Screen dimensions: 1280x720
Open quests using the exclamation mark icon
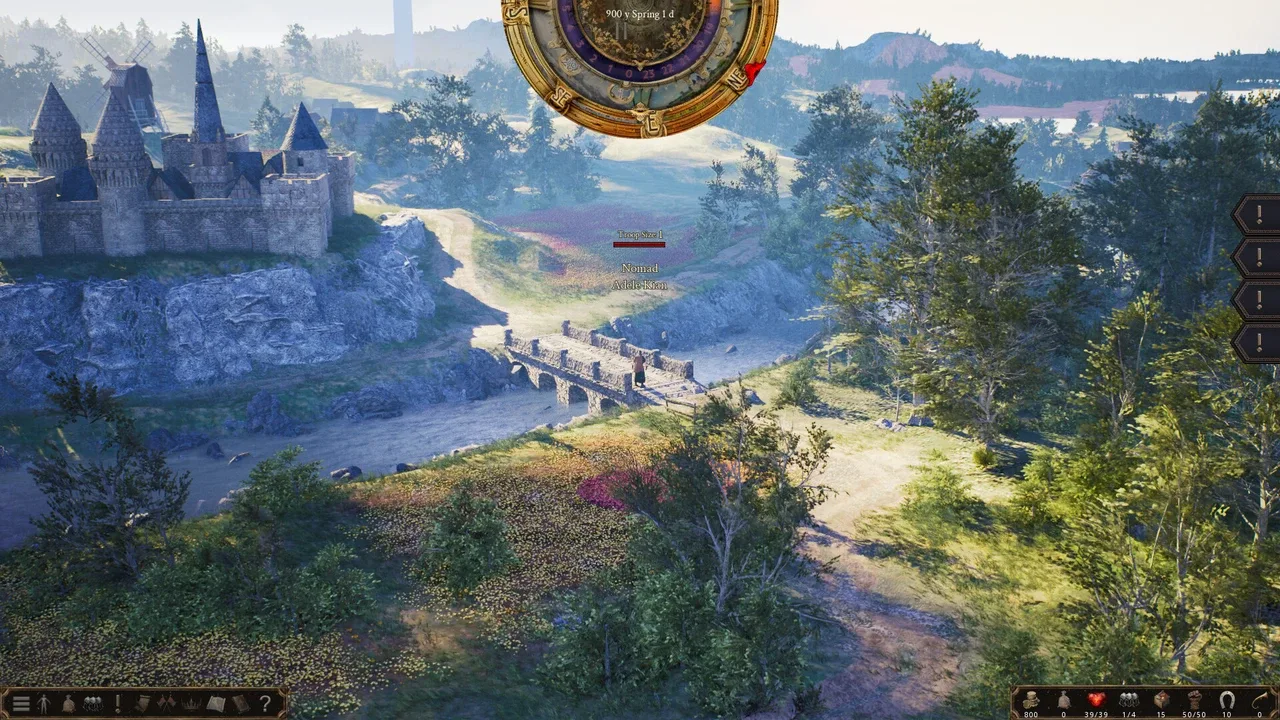[x=118, y=702]
